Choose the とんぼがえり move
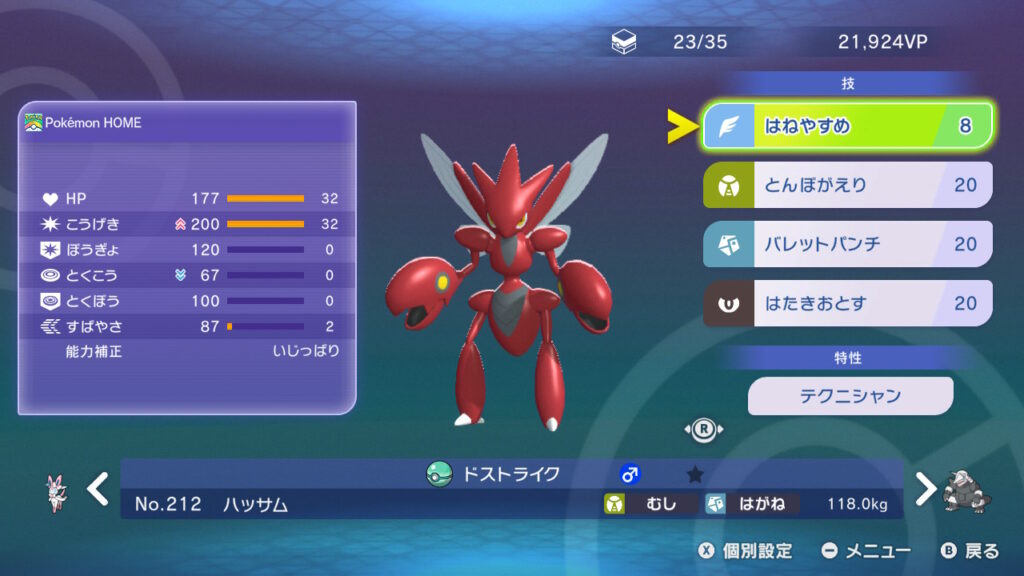 pyautogui.click(x=848, y=185)
